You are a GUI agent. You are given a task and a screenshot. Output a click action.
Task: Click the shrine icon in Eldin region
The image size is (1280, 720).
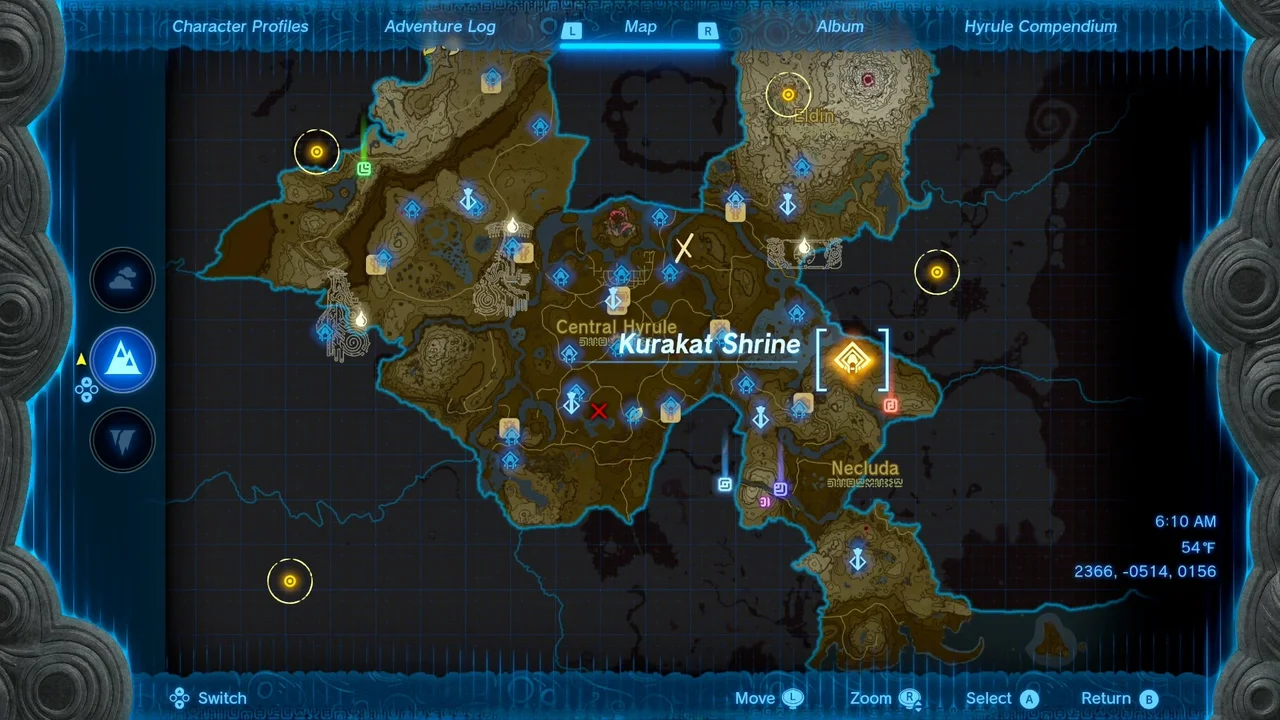803,168
